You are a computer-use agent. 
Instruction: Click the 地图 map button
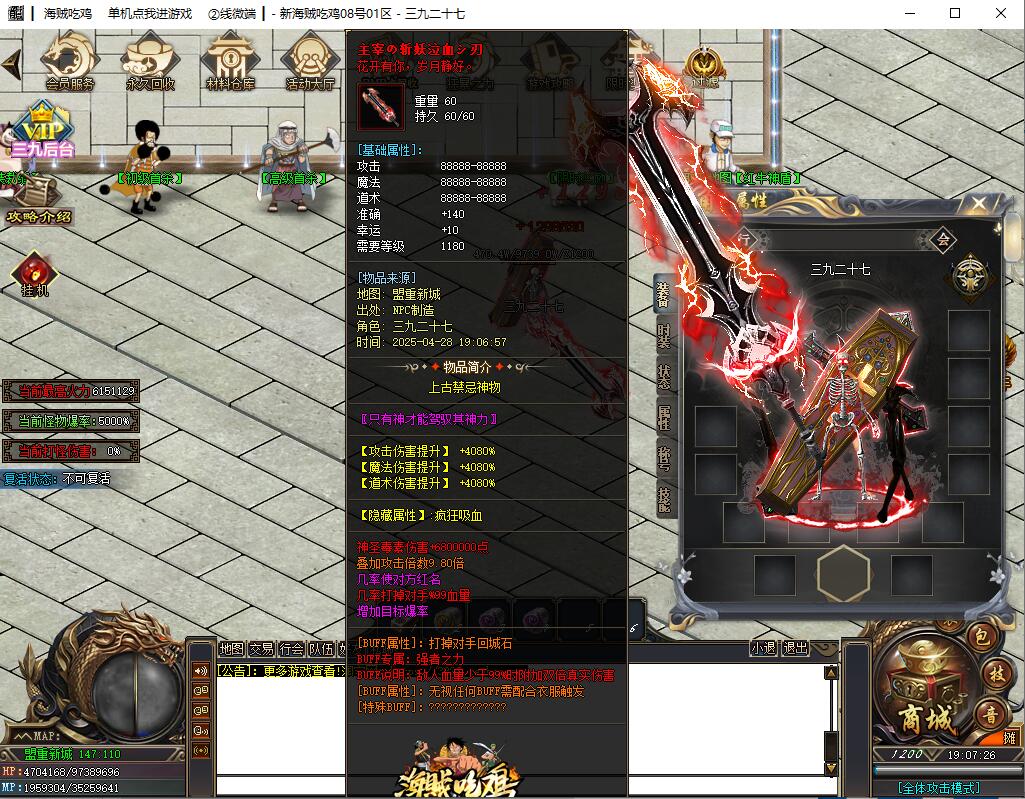[x=231, y=648]
